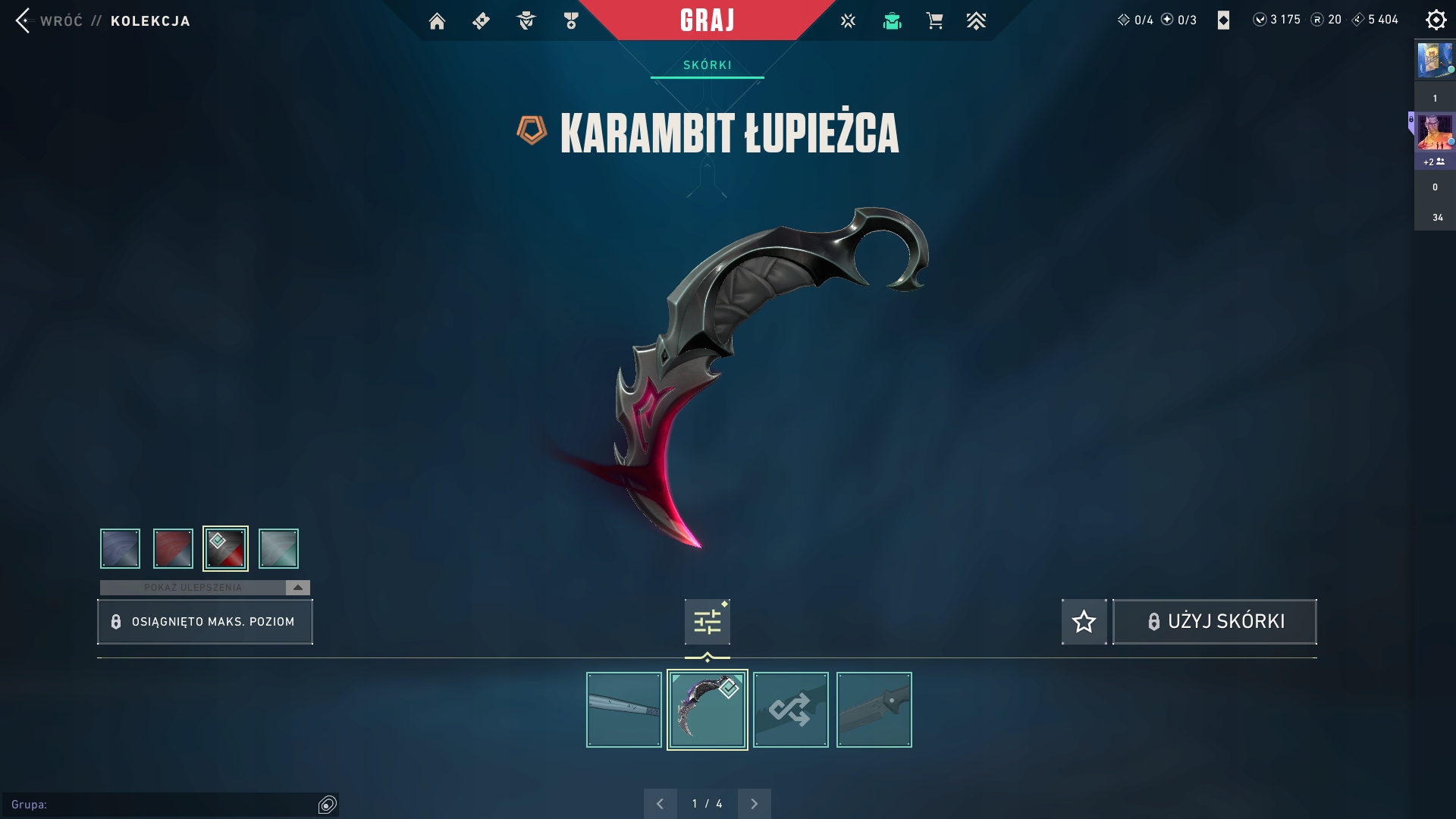Click the Osiągnięto maks. poziom button
Screen dimensions: 1456x819
click(205, 622)
